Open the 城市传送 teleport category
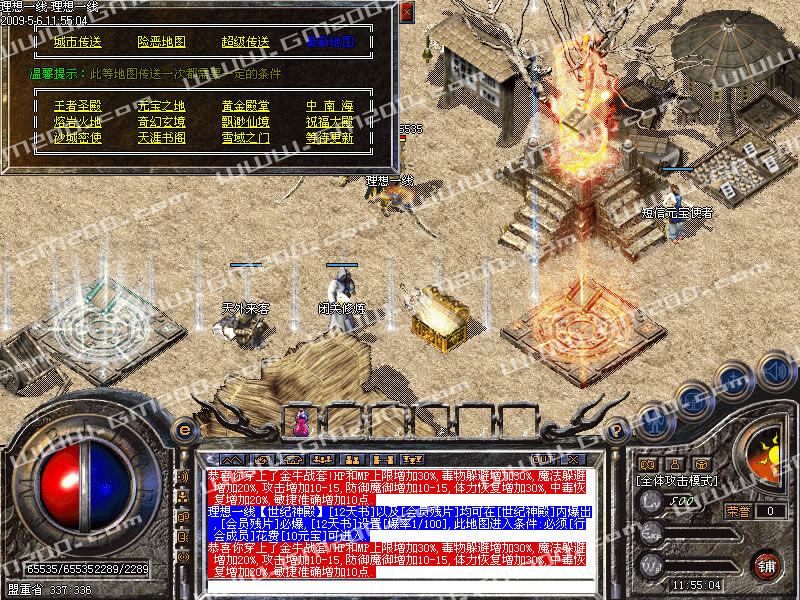This screenshot has height=600, width=800. pos(77,42)
